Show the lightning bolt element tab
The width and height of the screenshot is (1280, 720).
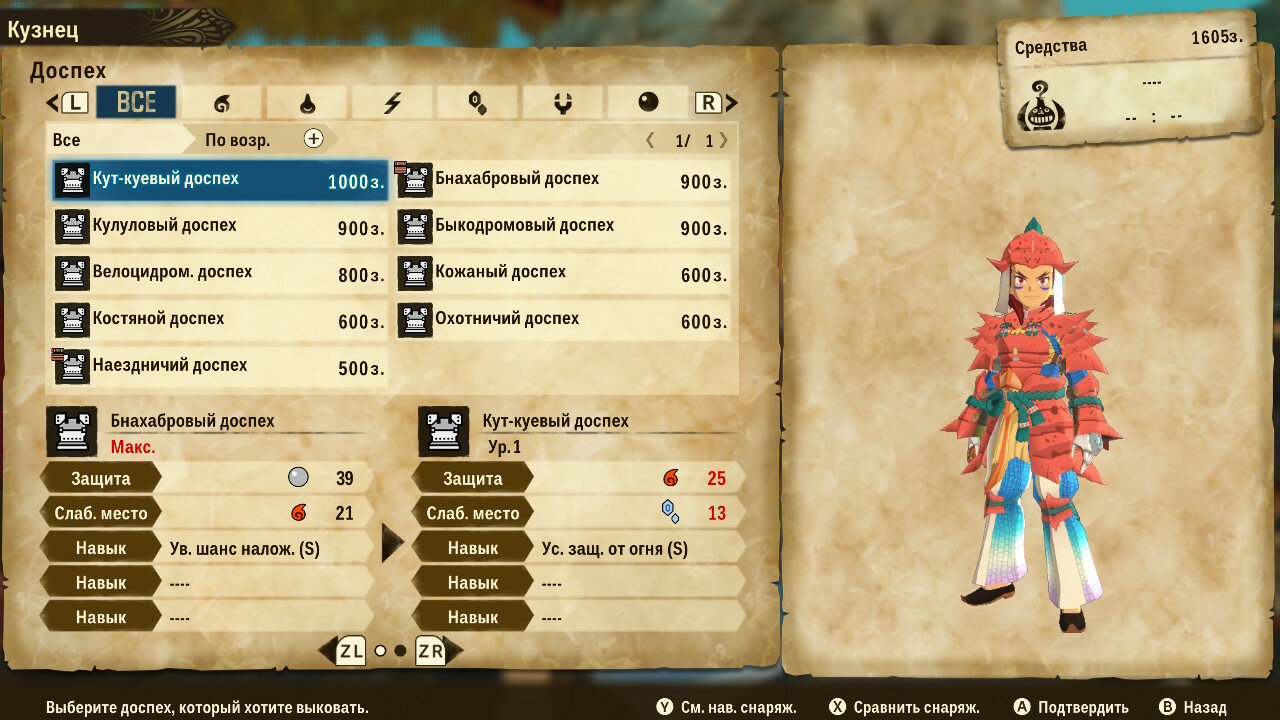pos(392,102)
